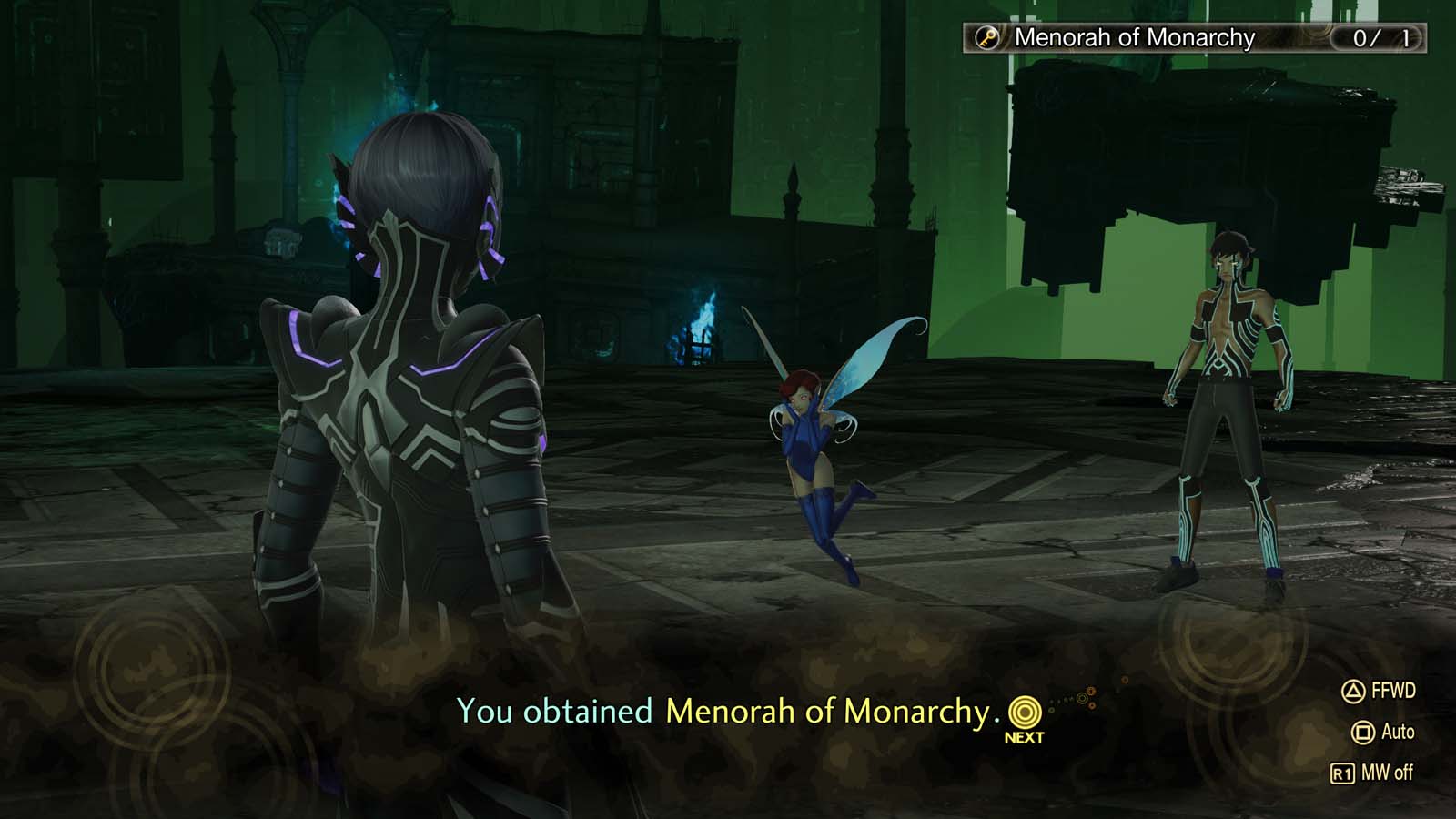Open the Menorah of Monarchy quest banner
Image resolution: width=1456 pixels, height=819 pixels.
1128,38
